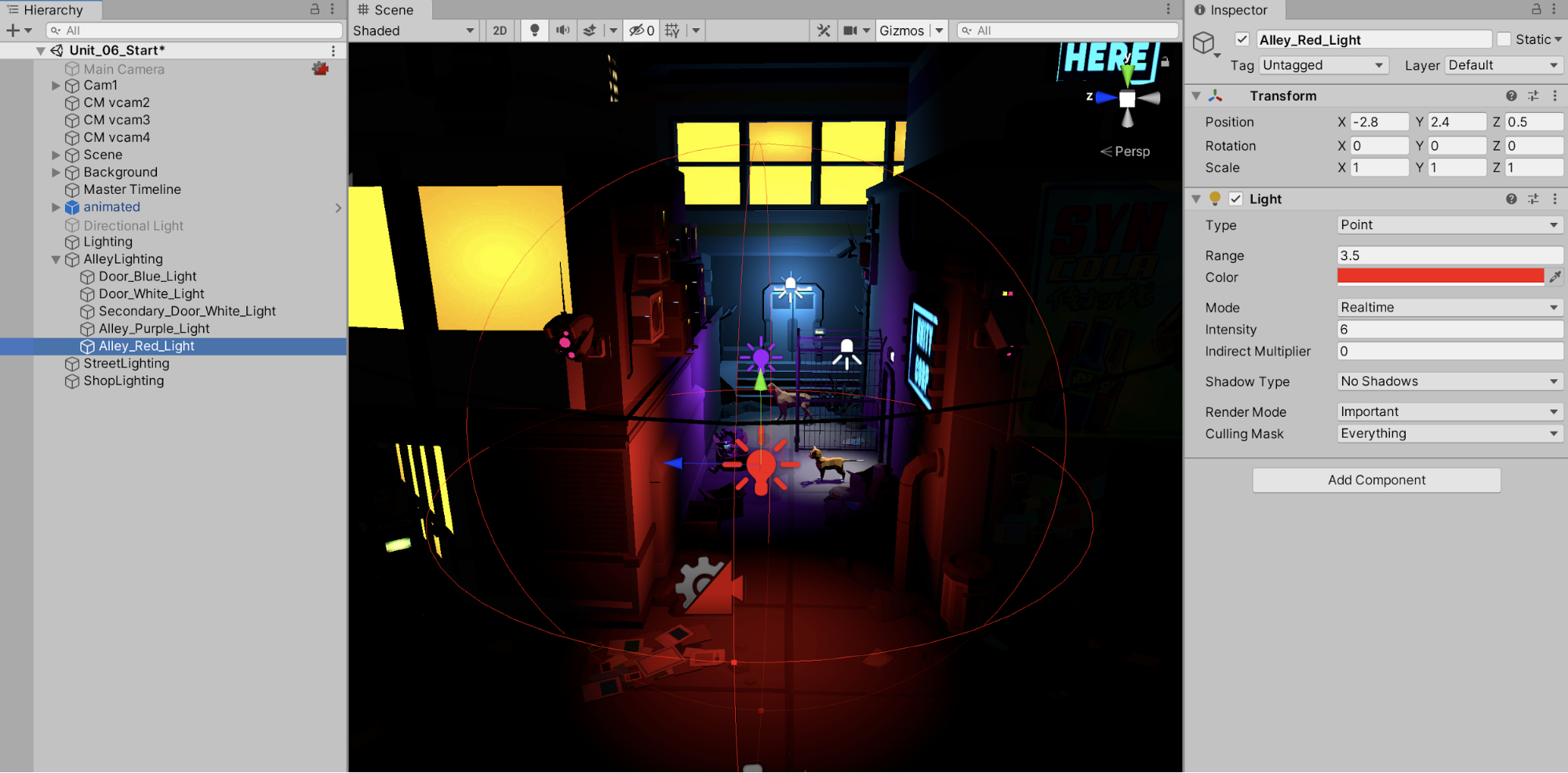Toggle the Static checkbox
This screenshot has width=1568, height=773.
point(1504,39)
